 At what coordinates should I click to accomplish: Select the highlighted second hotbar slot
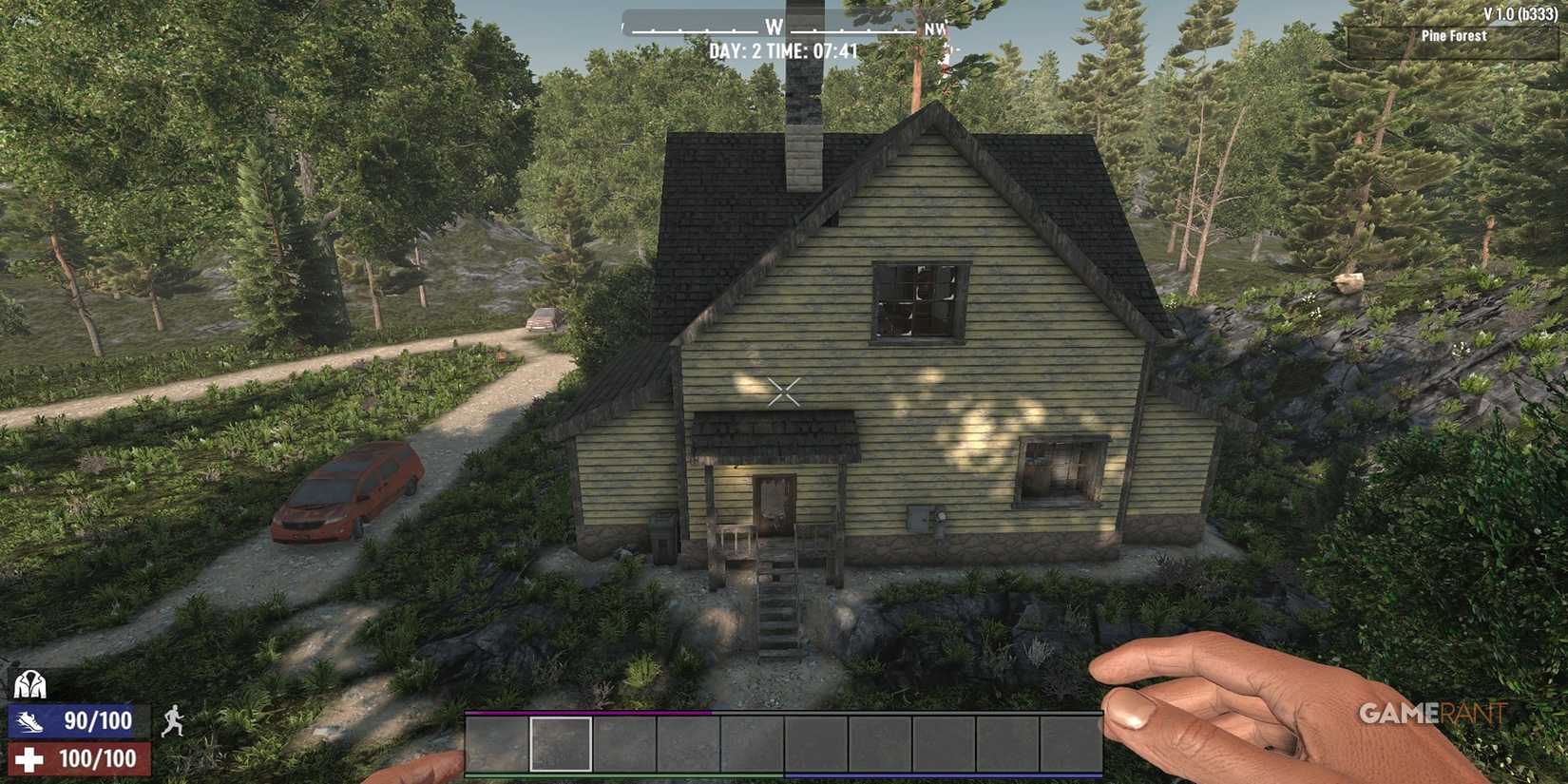pyautogui.click(x=561, y=742)
